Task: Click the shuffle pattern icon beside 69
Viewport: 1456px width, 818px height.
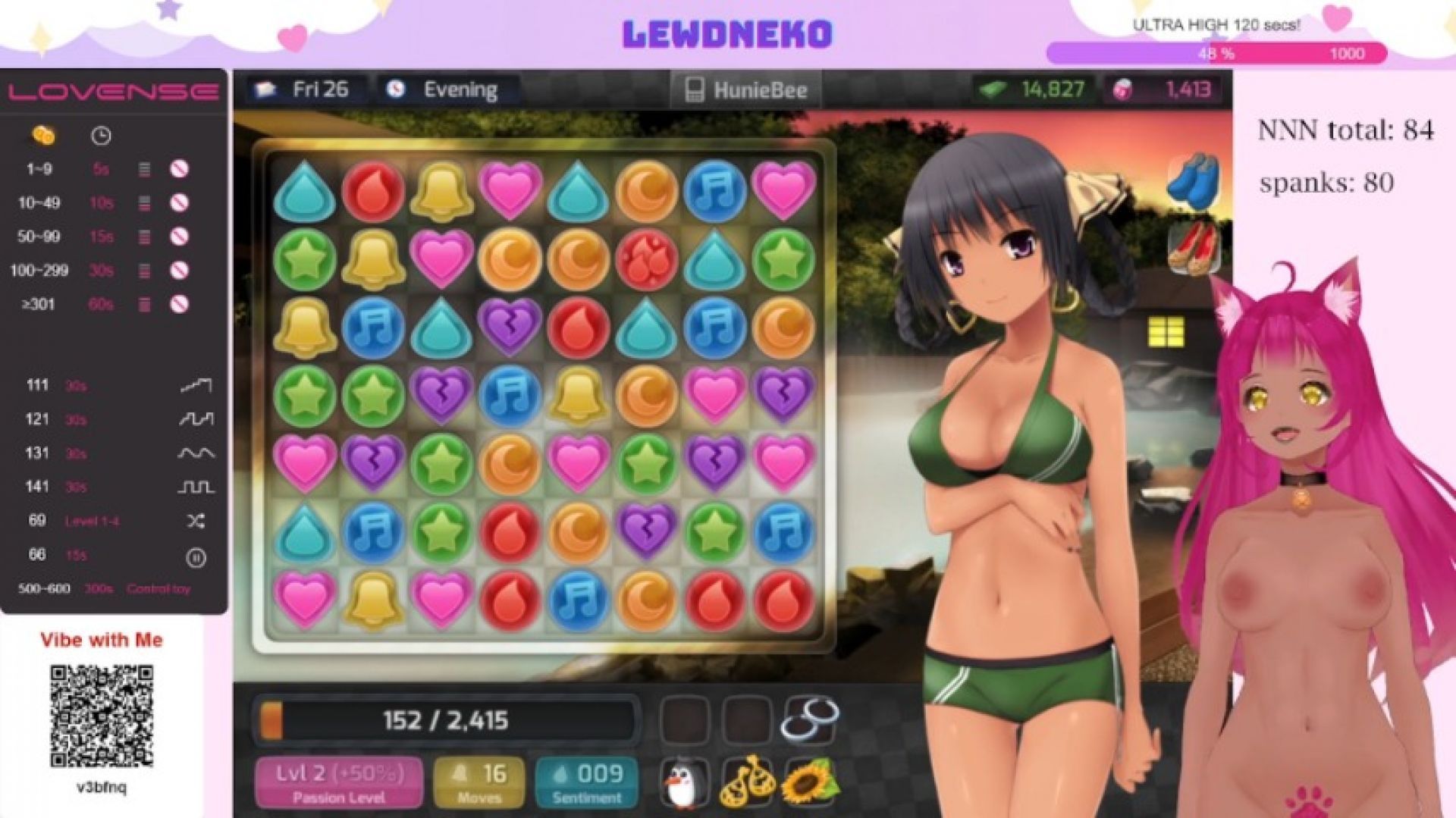Action: tap(197, 521)
